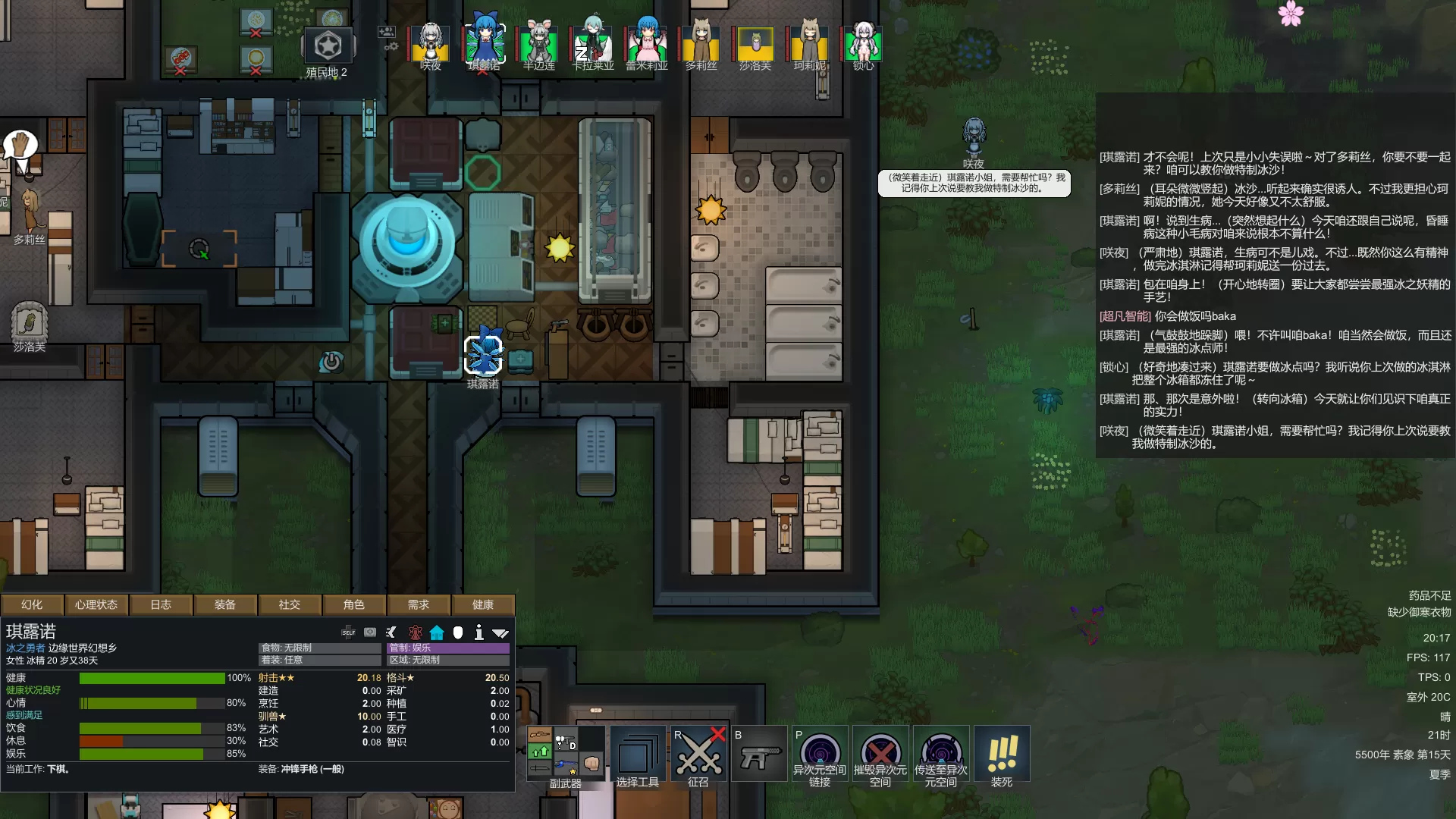The height and width of the screenshot is (819, 1456).
Task: Show the 日志 tab
Action: (161, 604)
